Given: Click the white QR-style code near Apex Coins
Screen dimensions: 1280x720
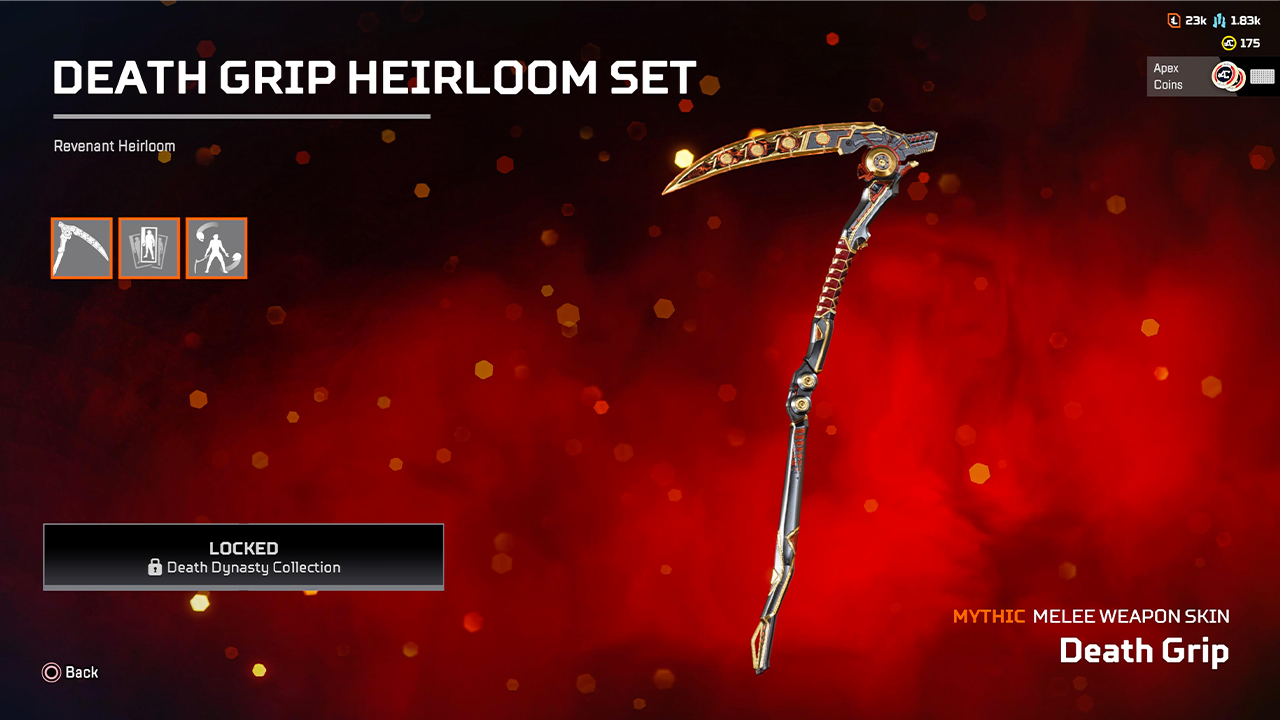Looking at the screenshot, I should [x=1264, y=75].
